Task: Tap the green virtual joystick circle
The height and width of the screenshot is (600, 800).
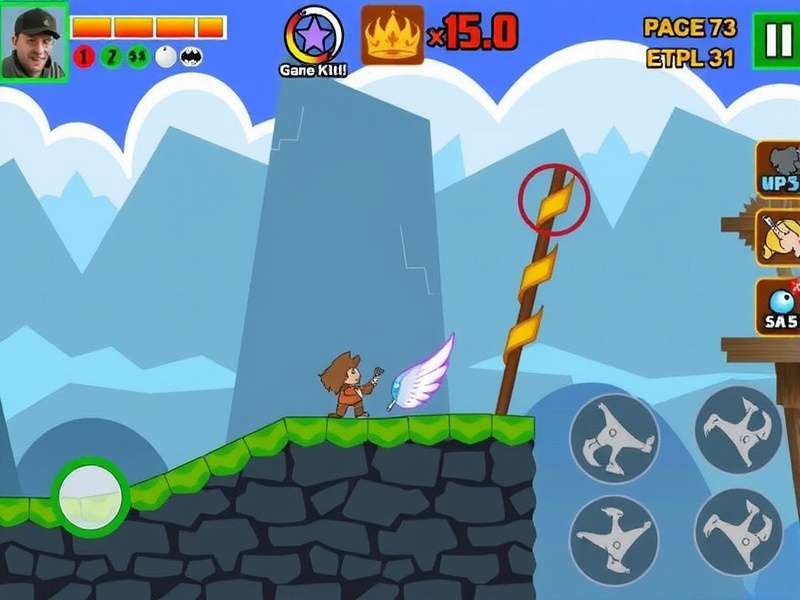Action: (90, 495)
